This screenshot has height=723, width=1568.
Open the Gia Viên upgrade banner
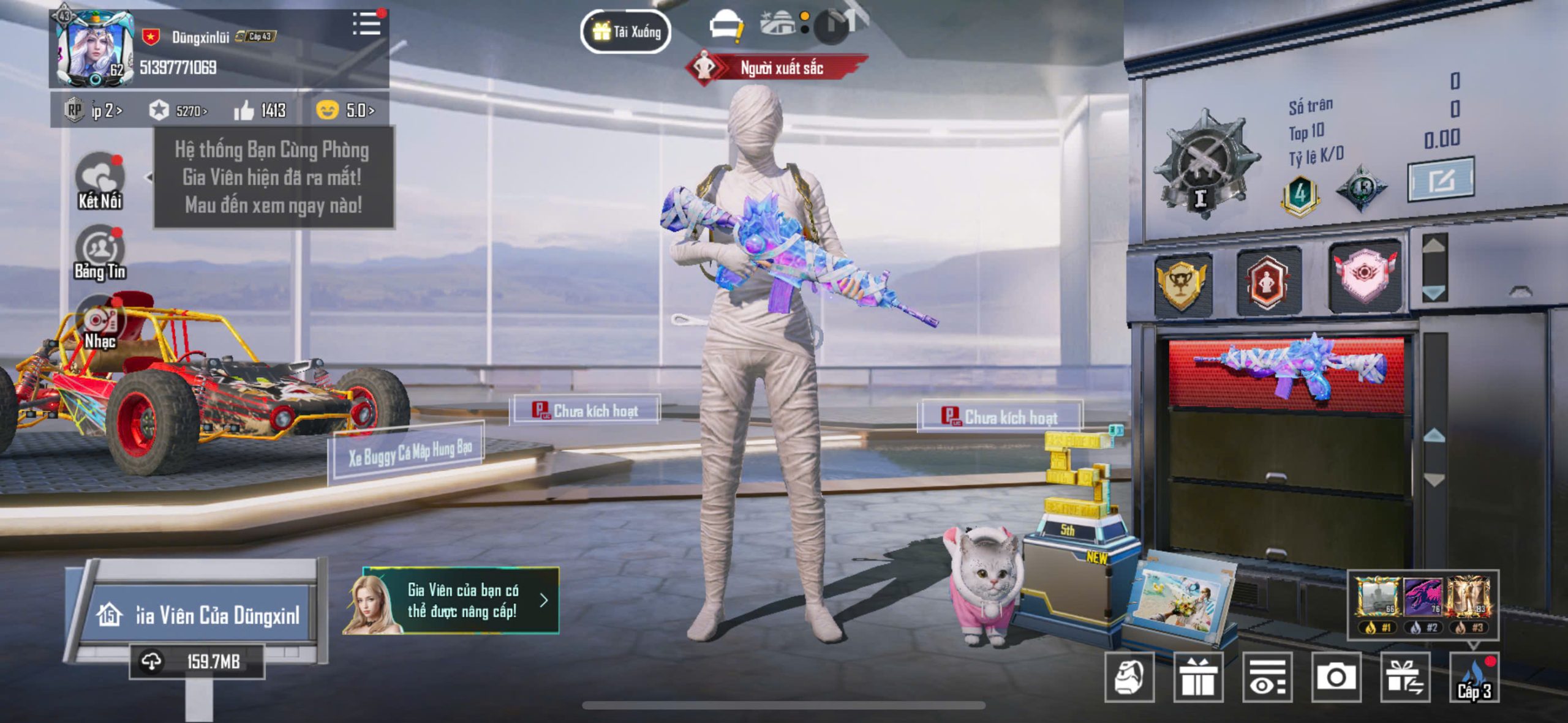click(x=451, y=601)
